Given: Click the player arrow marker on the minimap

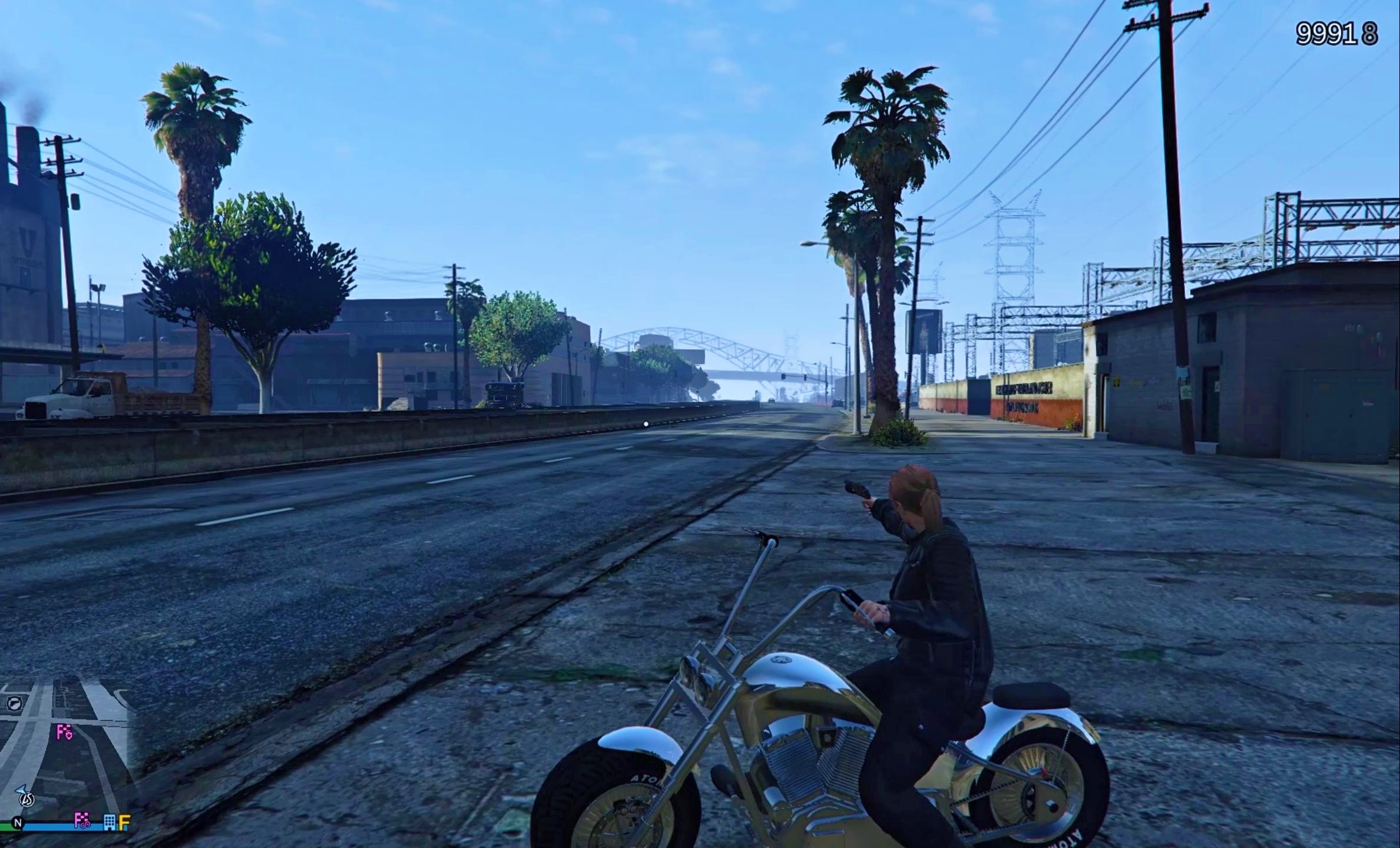Looking at the screenshot, I should (x=22, y=790).
